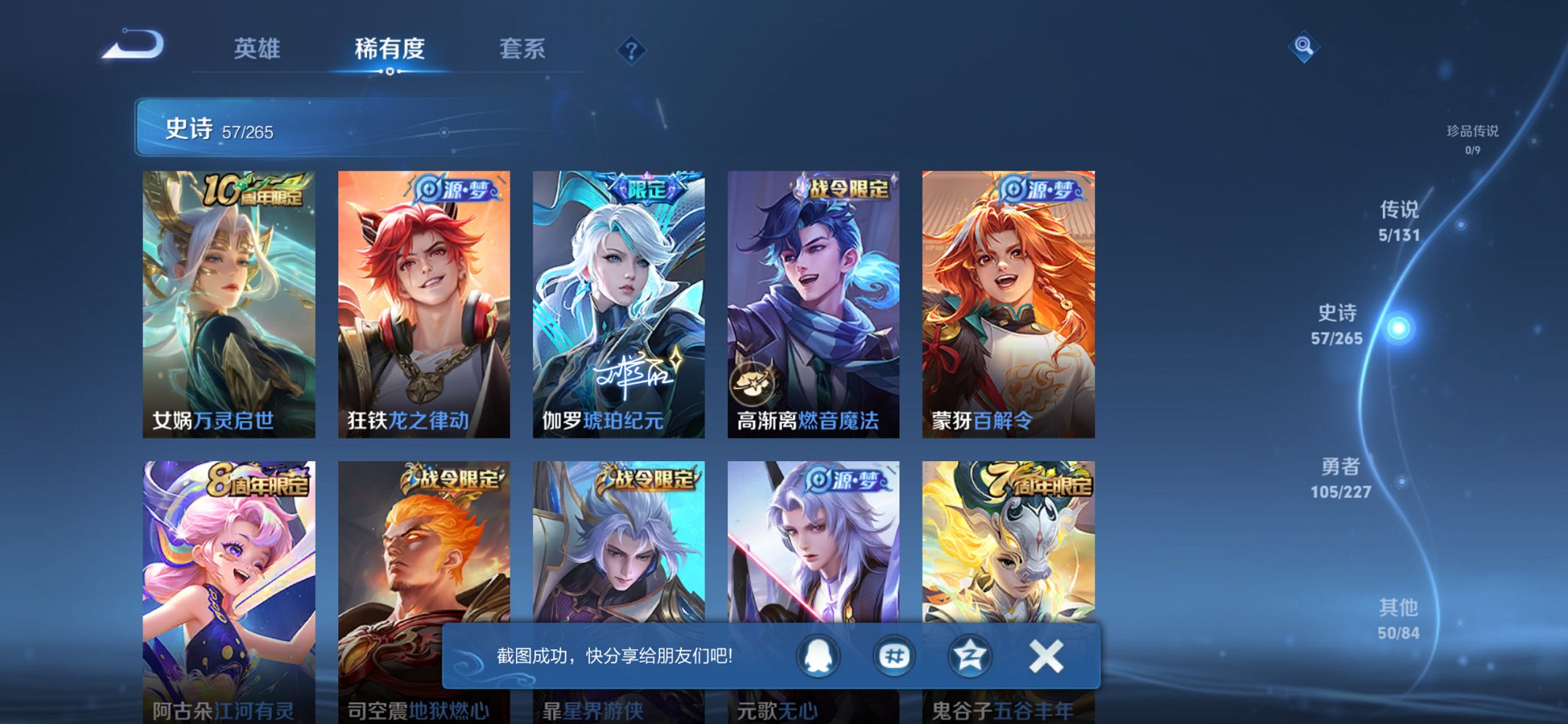Open the help question mark icon

pyautogui.click(x=631, y=50)
